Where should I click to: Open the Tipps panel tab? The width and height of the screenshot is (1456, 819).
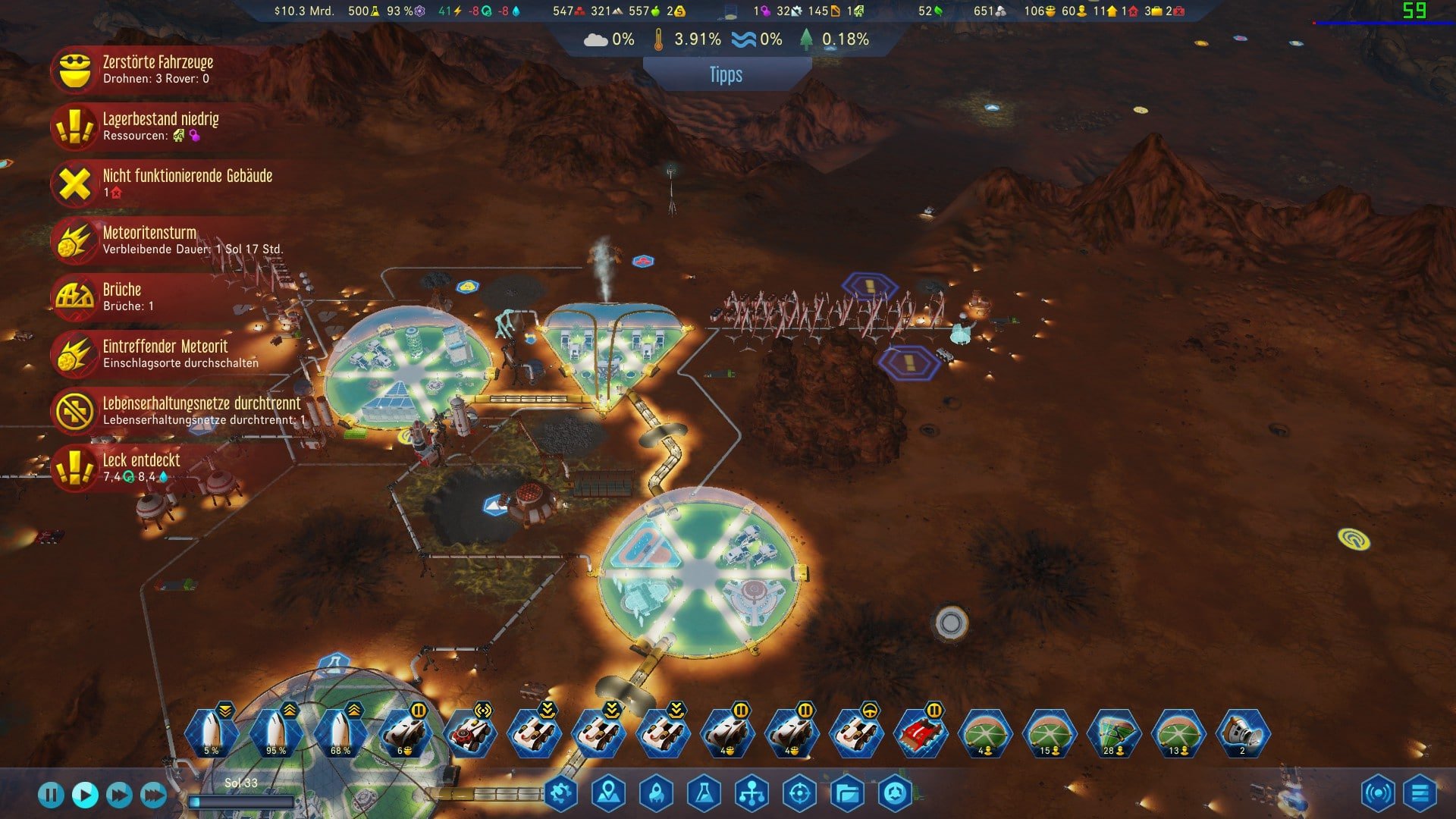(726, 75)
